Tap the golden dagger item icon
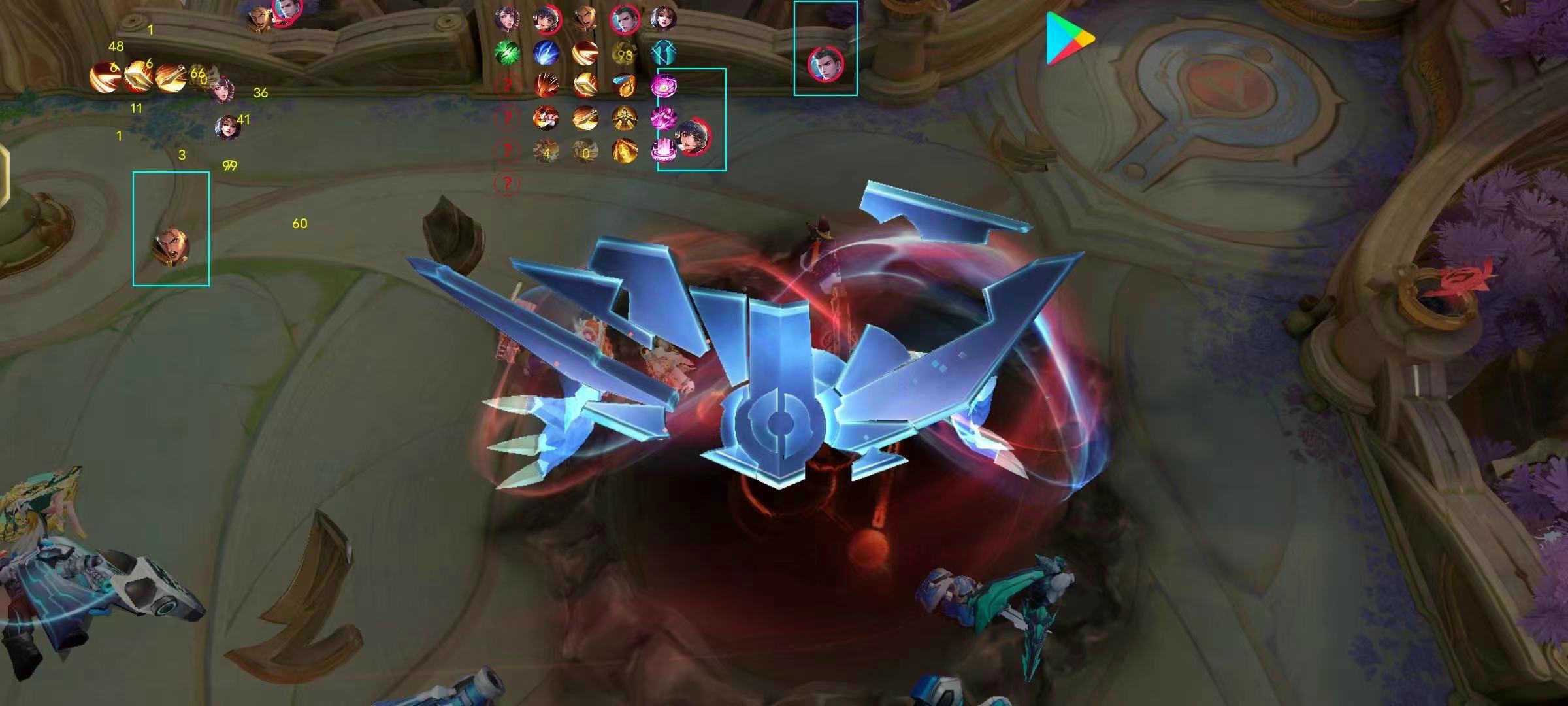Screen dimensions: 1568x706 coord(586,86)
